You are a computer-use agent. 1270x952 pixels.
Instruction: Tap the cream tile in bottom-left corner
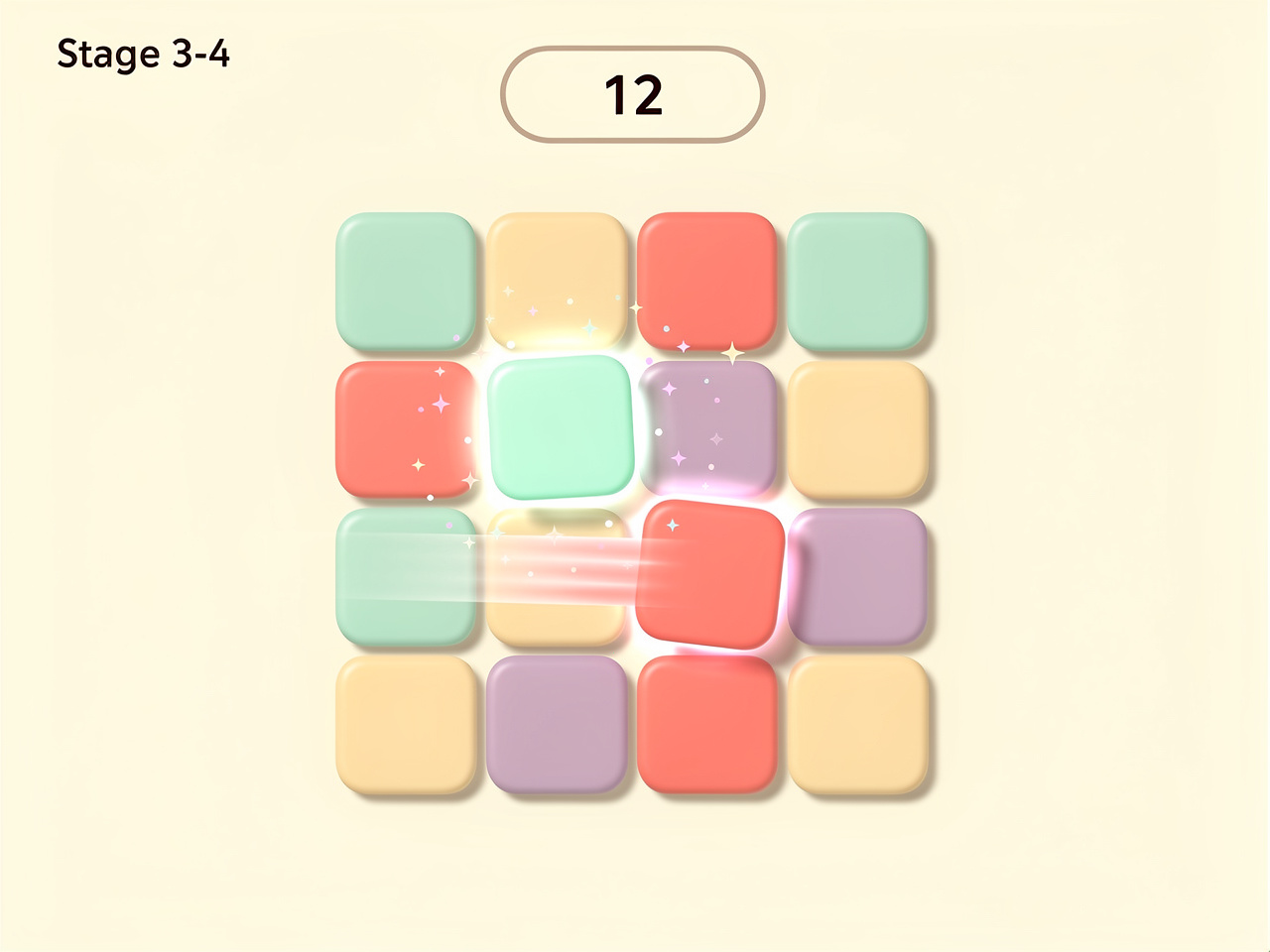407,729
